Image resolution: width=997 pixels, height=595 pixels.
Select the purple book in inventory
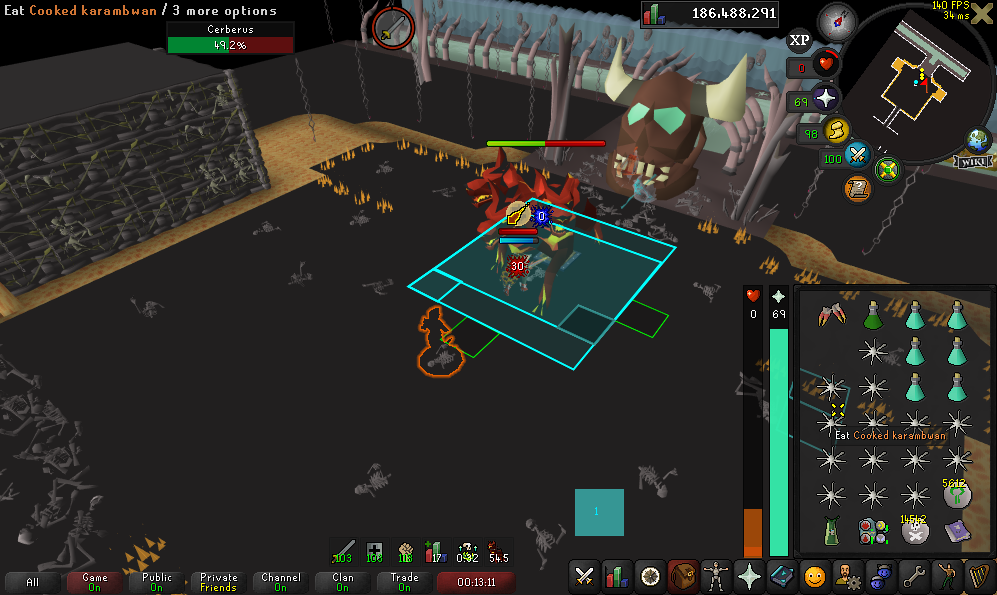pos(957,531)
